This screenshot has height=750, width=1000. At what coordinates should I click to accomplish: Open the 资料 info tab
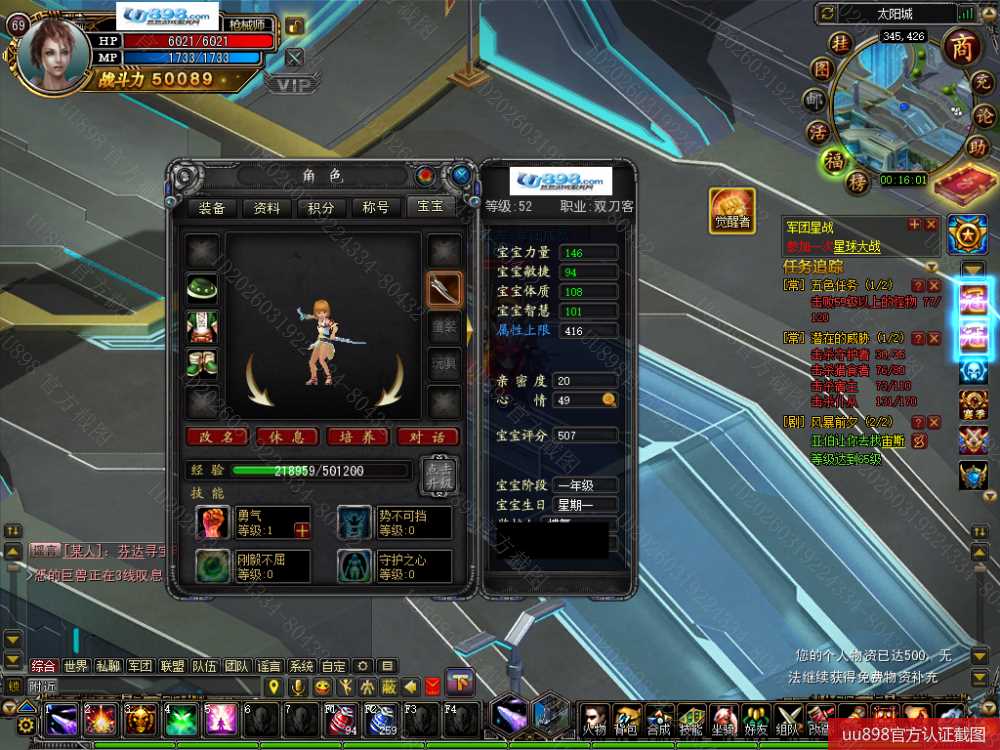267,208
